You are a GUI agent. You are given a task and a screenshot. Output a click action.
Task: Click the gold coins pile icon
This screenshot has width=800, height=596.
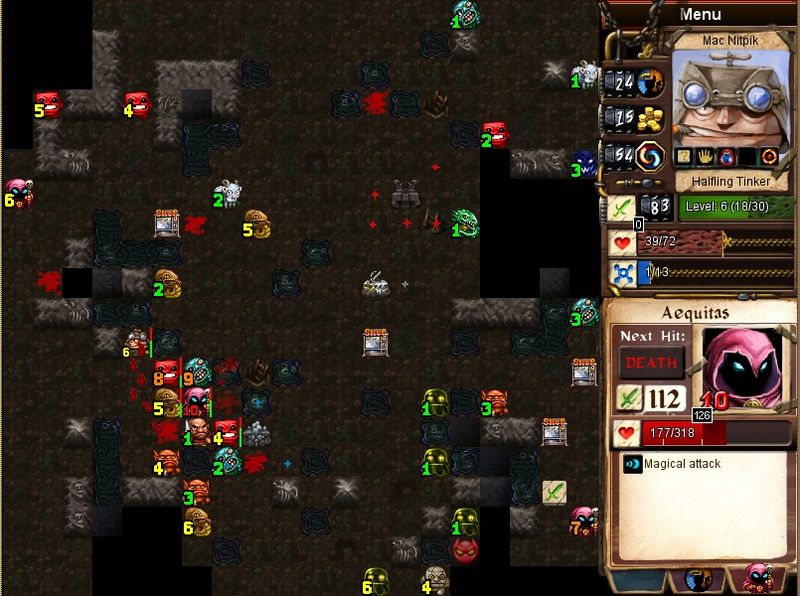(651, 118)
